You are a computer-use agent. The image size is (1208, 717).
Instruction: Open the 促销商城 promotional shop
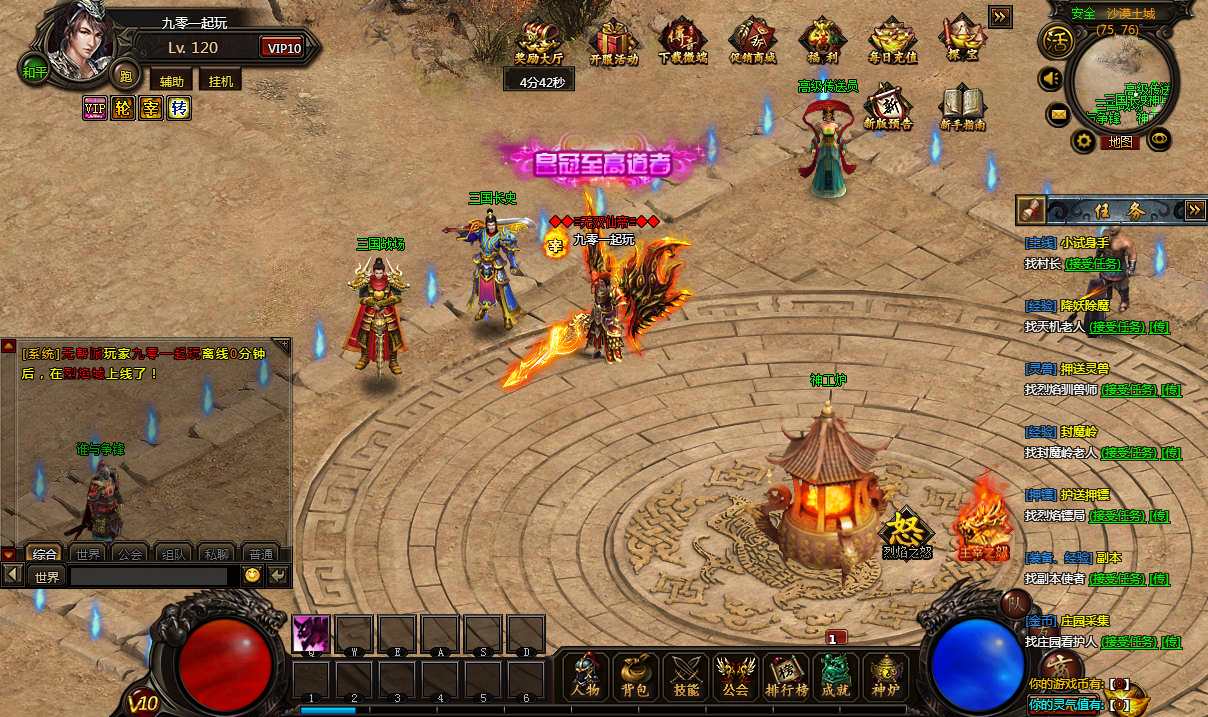pyautogui.click(x=753, y=44)
